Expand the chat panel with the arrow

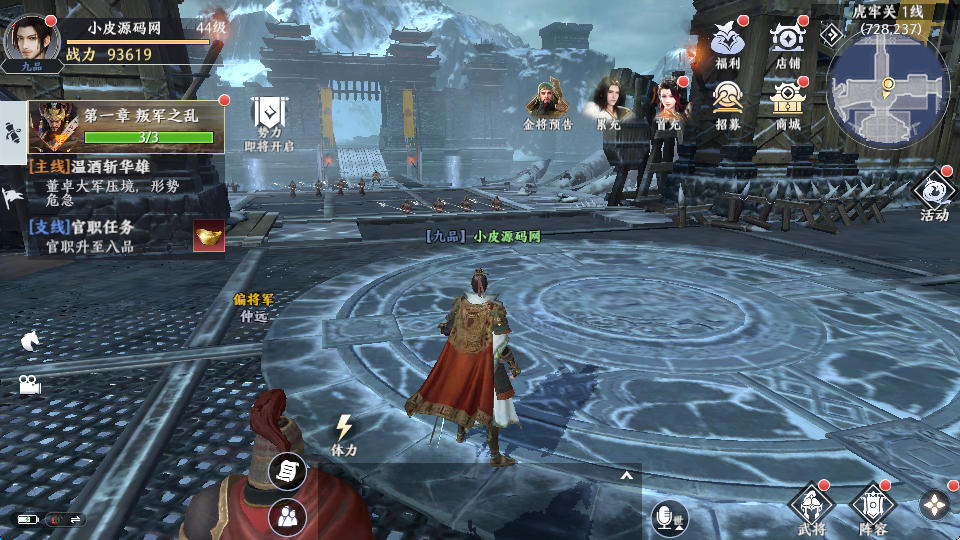627,476
